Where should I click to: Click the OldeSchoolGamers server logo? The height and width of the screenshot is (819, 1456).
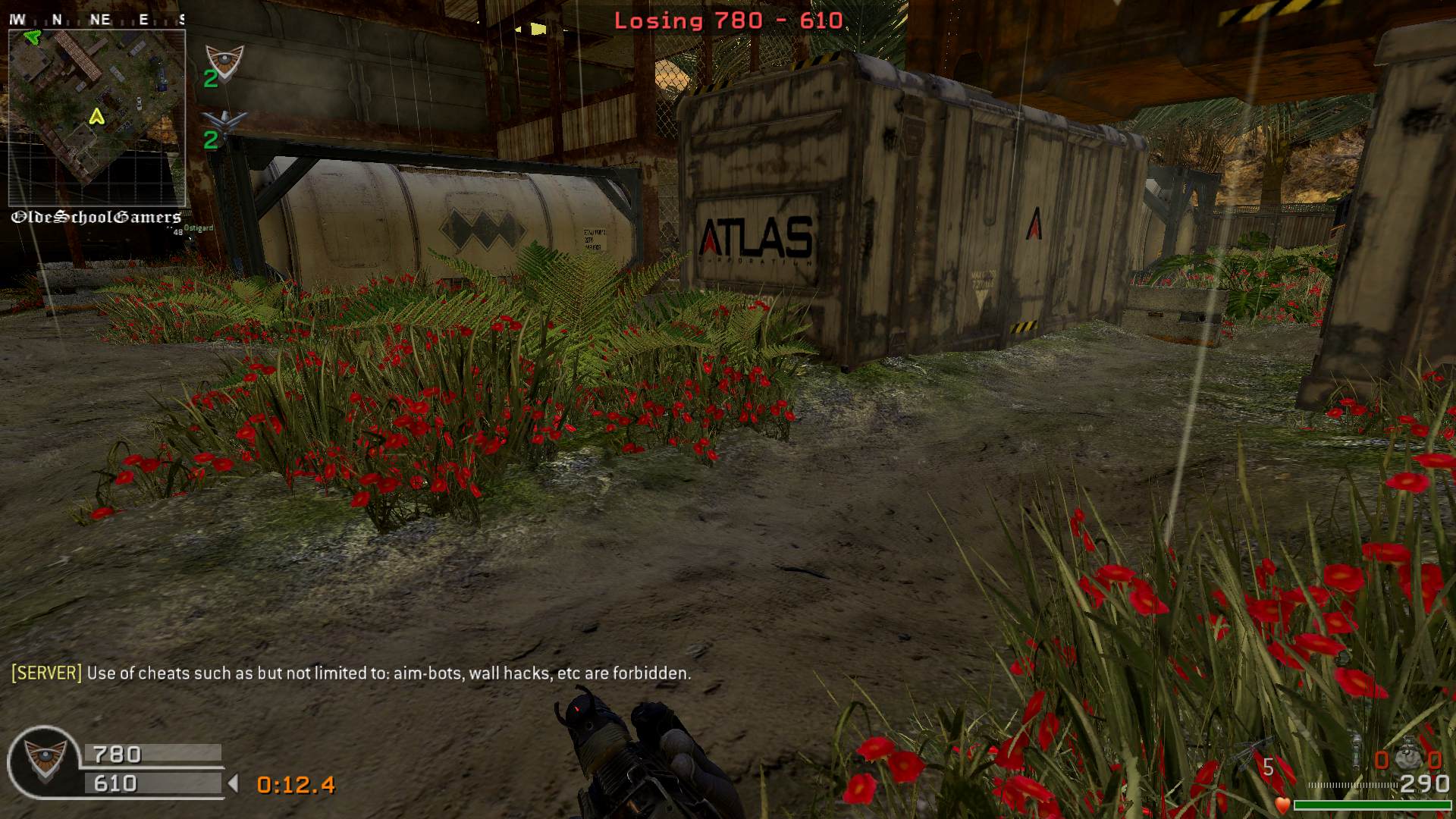coord(96,218)
